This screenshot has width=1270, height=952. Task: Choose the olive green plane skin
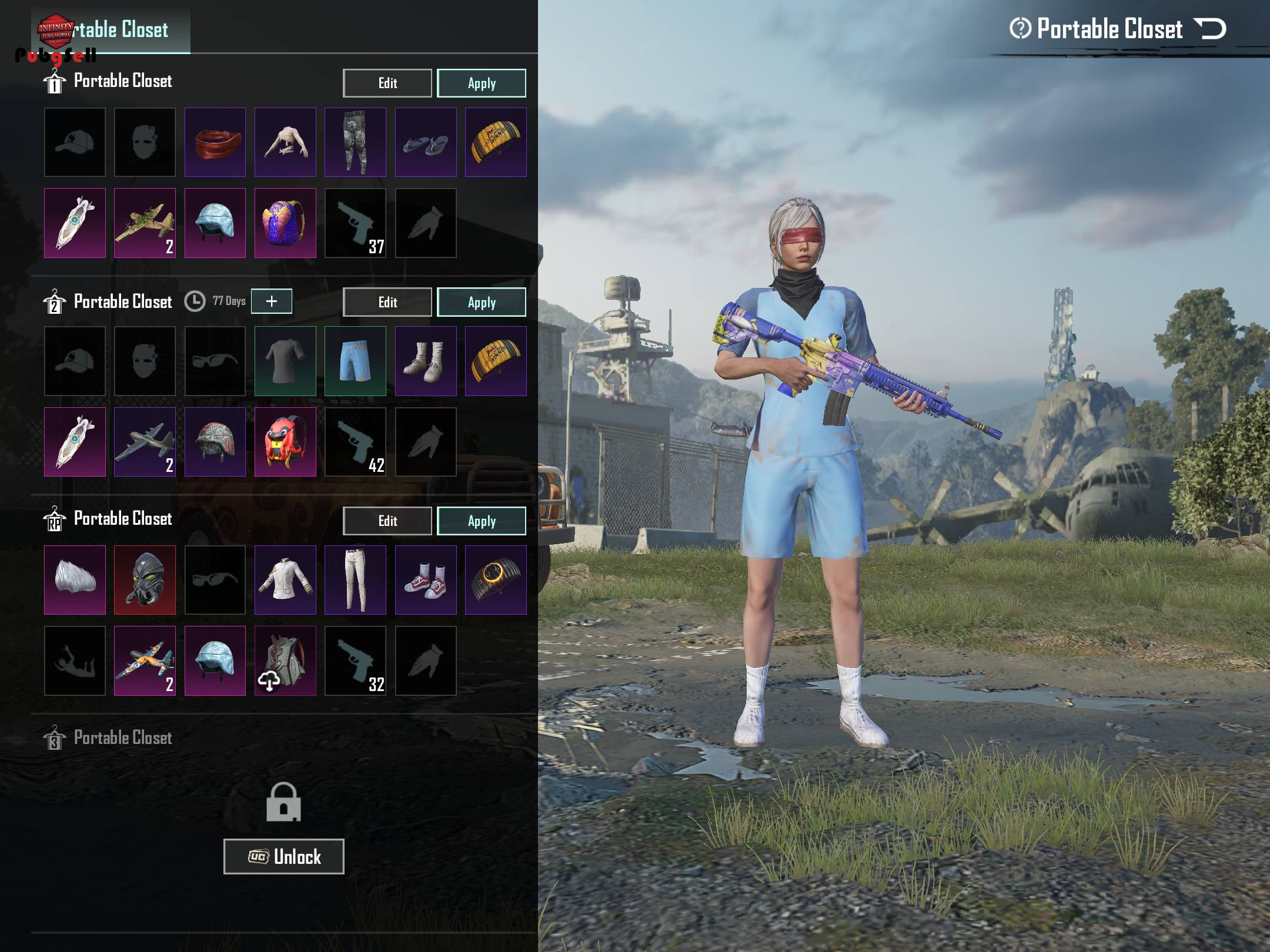(145, 223)
